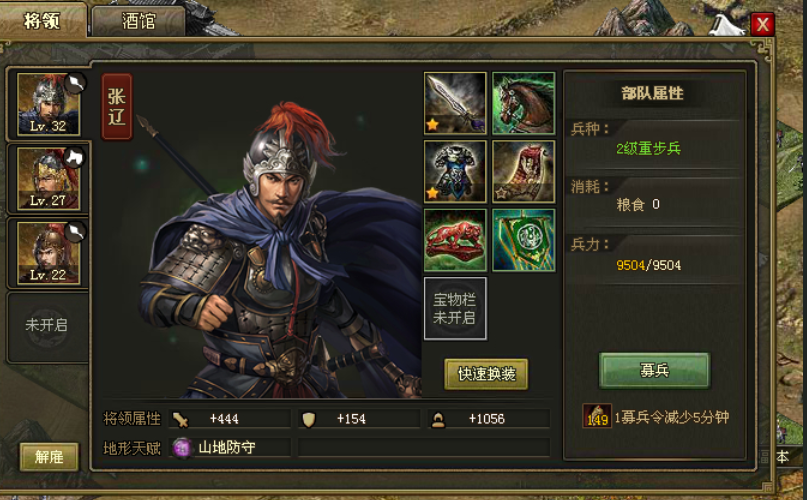Inspect the blue armor equipment slot
This screenshot has width=807, height=500.
455,171
